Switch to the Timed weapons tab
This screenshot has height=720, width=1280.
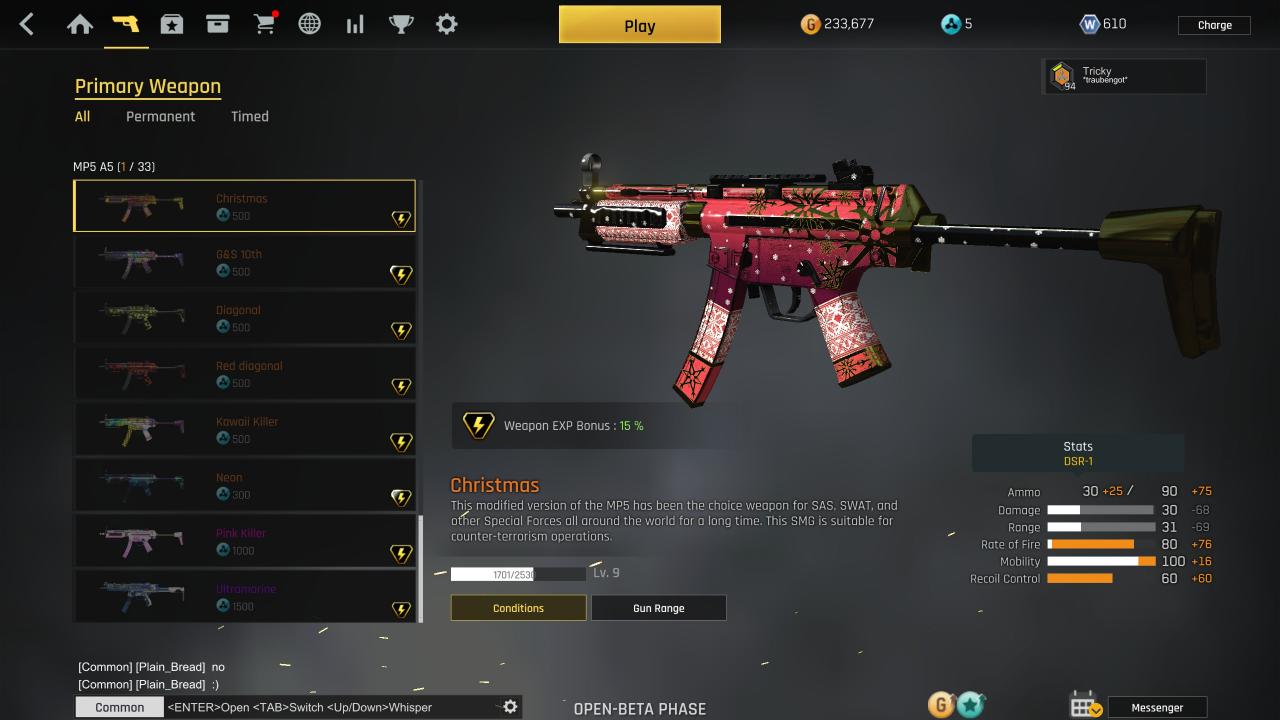click(249, 116)
